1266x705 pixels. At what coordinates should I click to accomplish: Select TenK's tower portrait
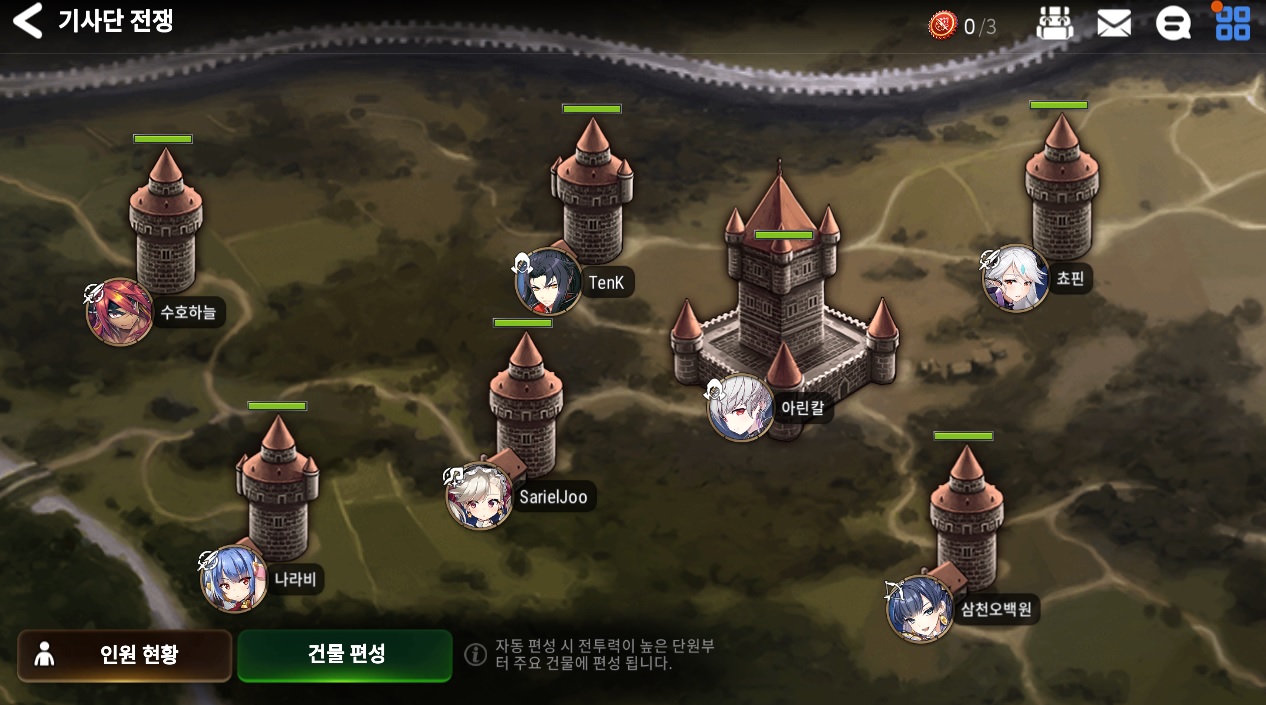[549, 282]
